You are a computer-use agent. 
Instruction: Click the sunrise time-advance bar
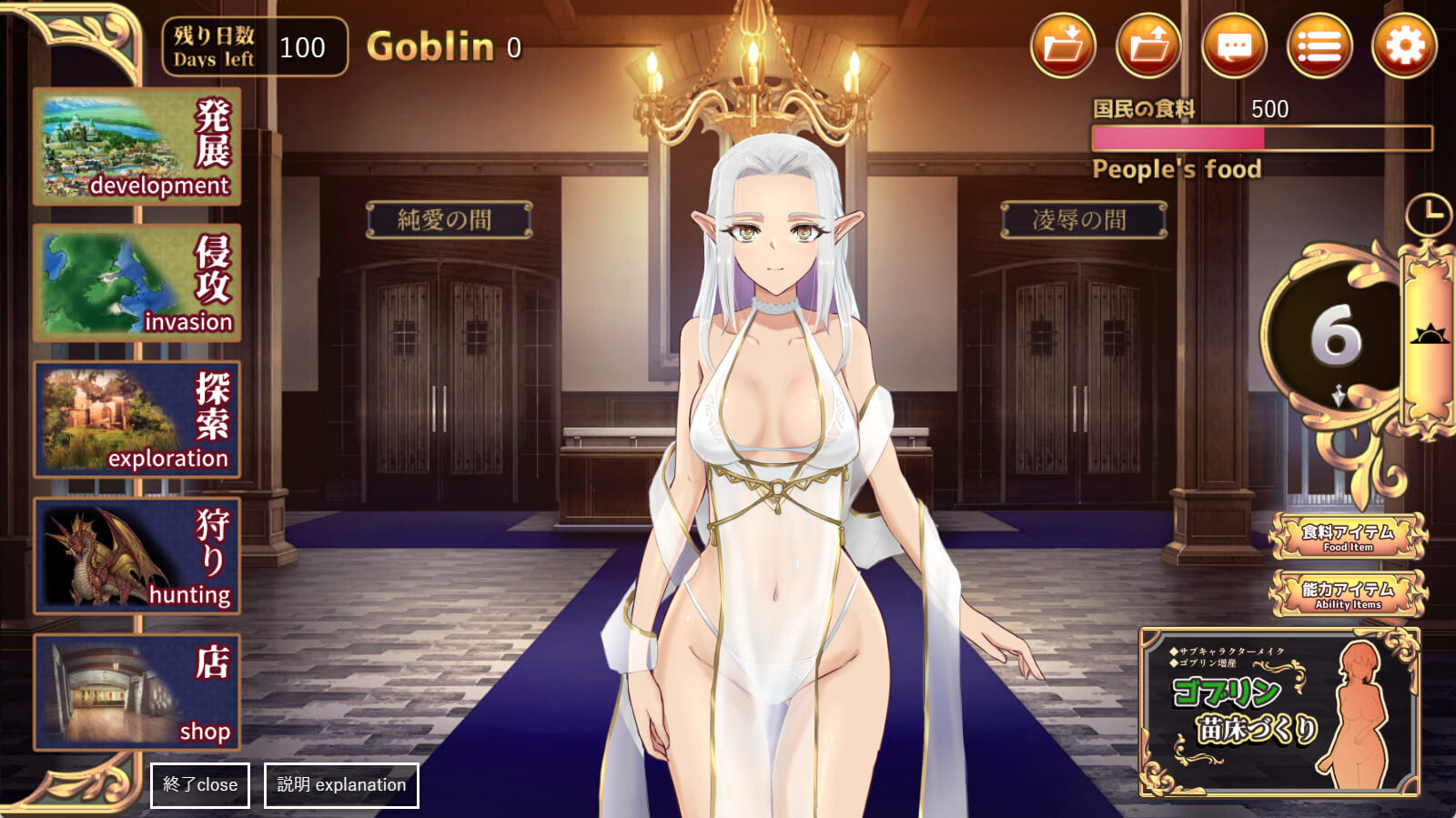[1429, 337]
